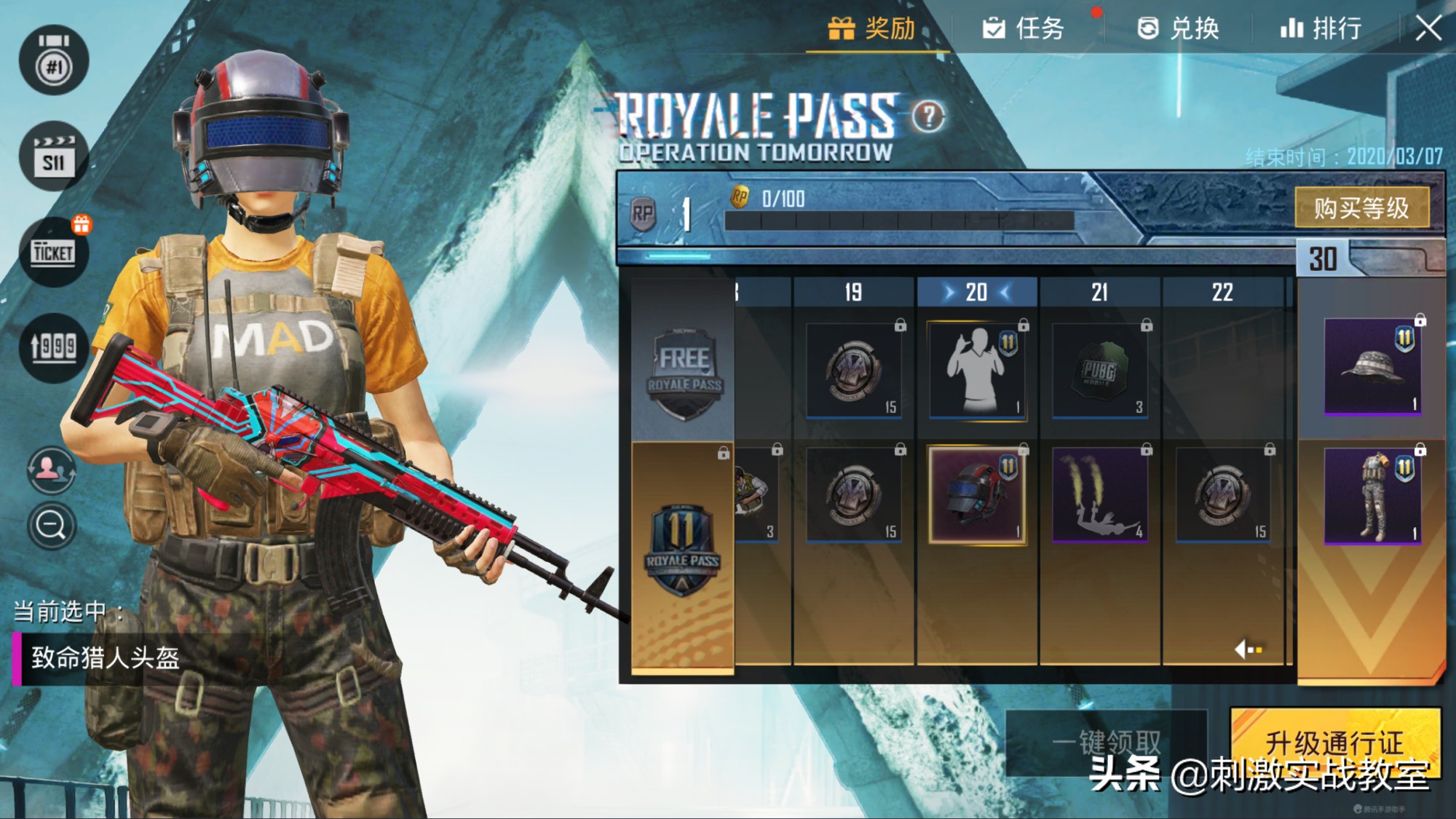The height and width of the screenshot is (819, 1456).
Task: Open the Royale Pass help question mark
Action: (928, 116)
